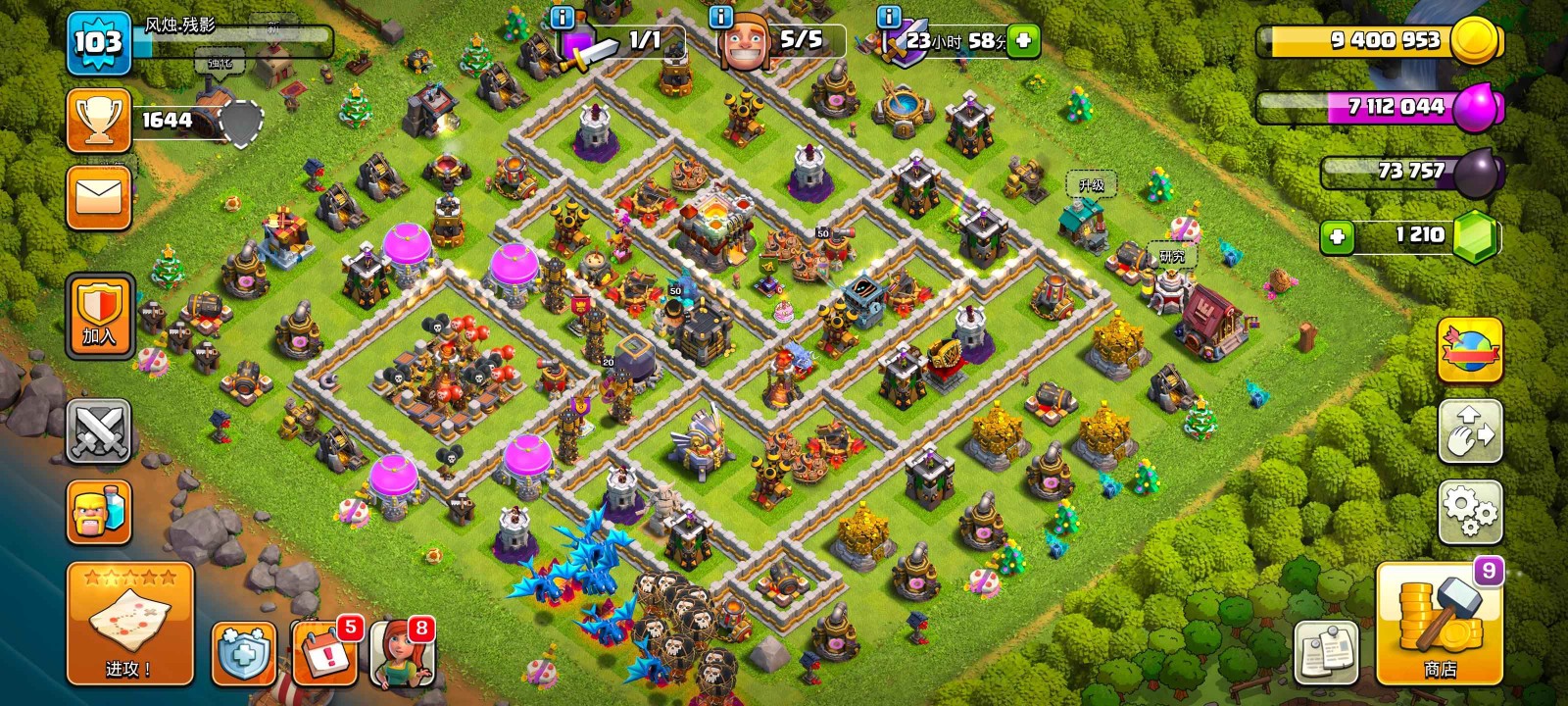Viewport: 1568px width, 706px height.
Task: Open the globe and arrow button
Action: pos(1470,350)
